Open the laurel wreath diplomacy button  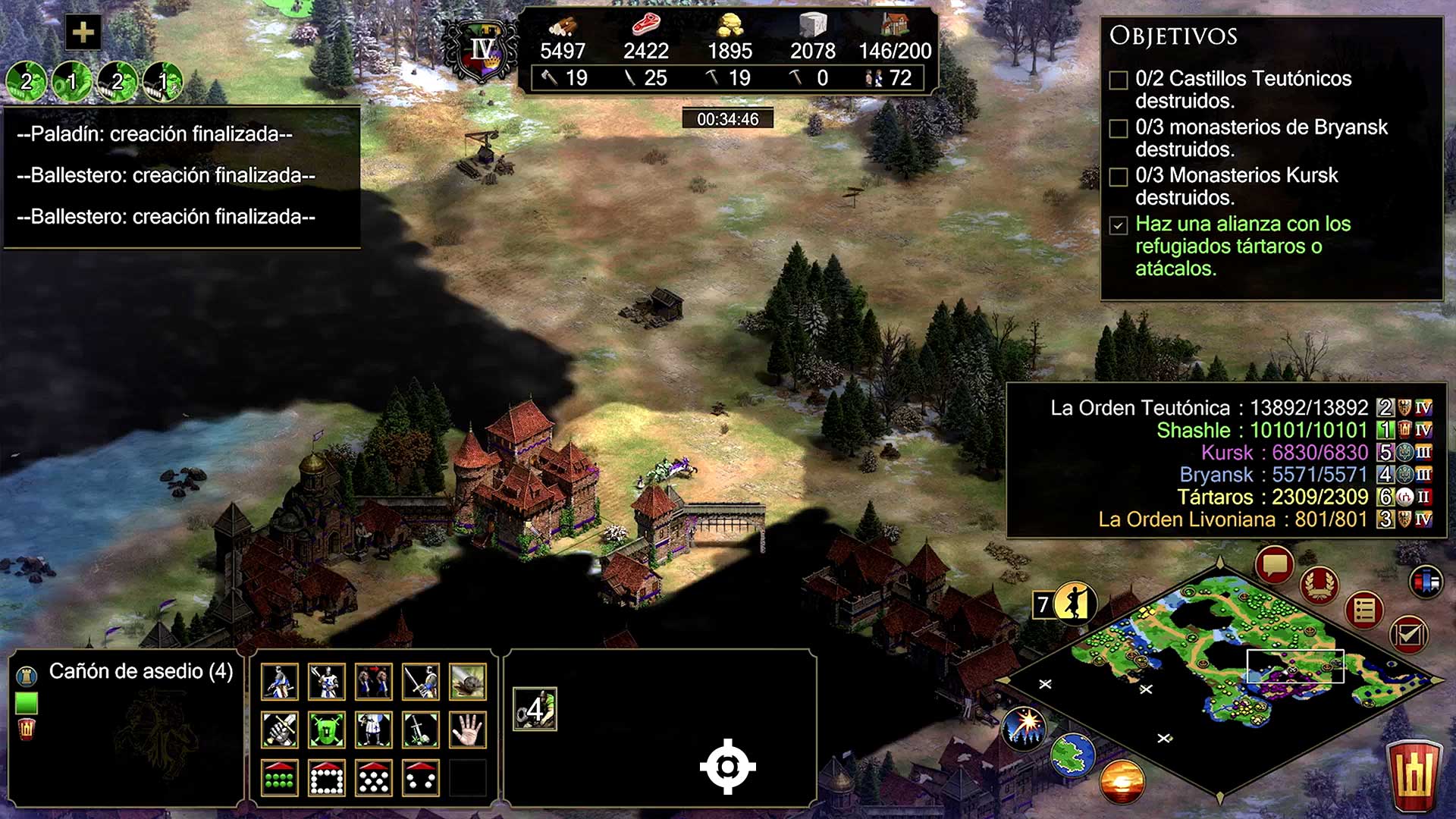1319,585
